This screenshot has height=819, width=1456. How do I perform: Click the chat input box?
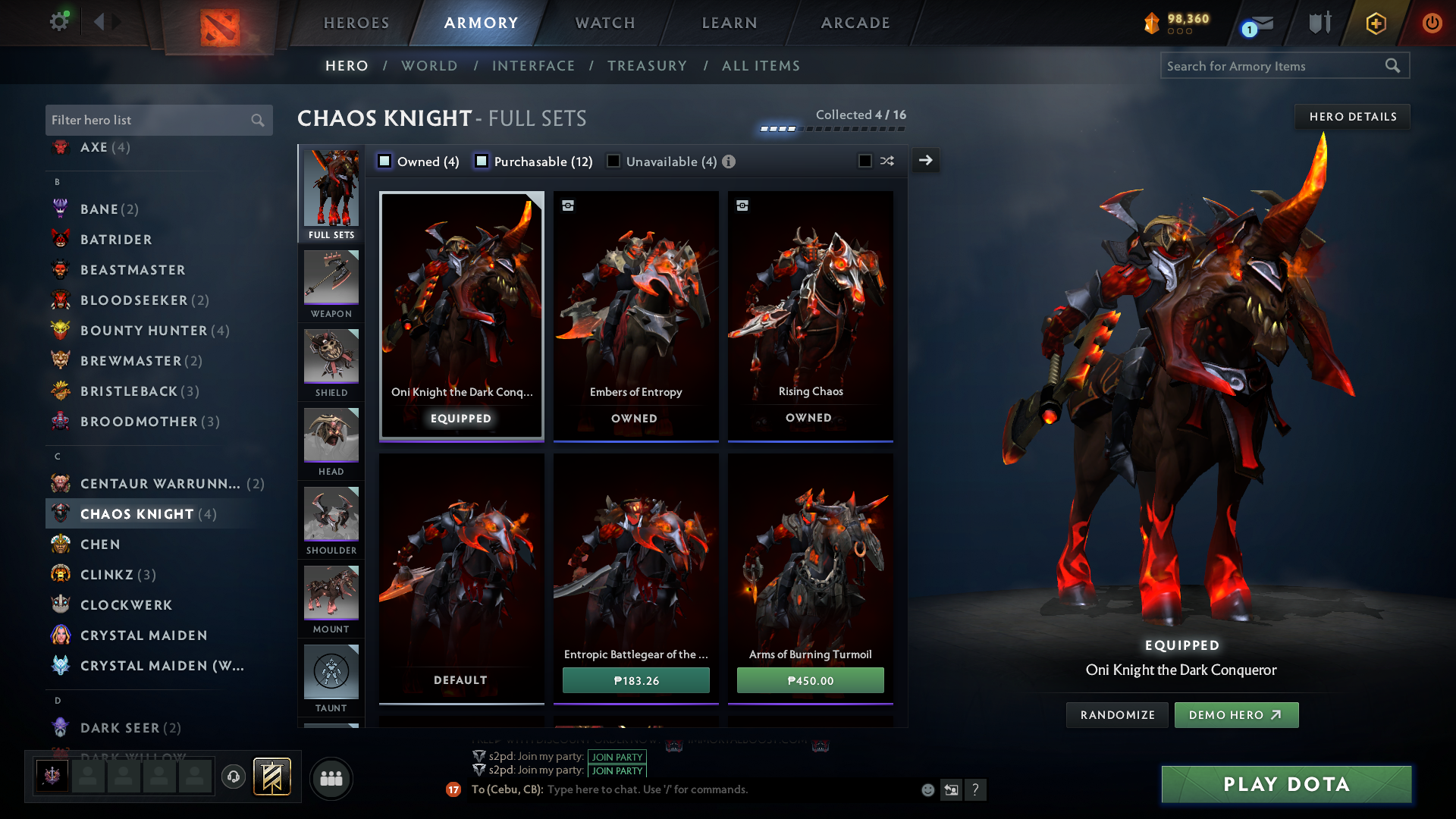(728, 789)
